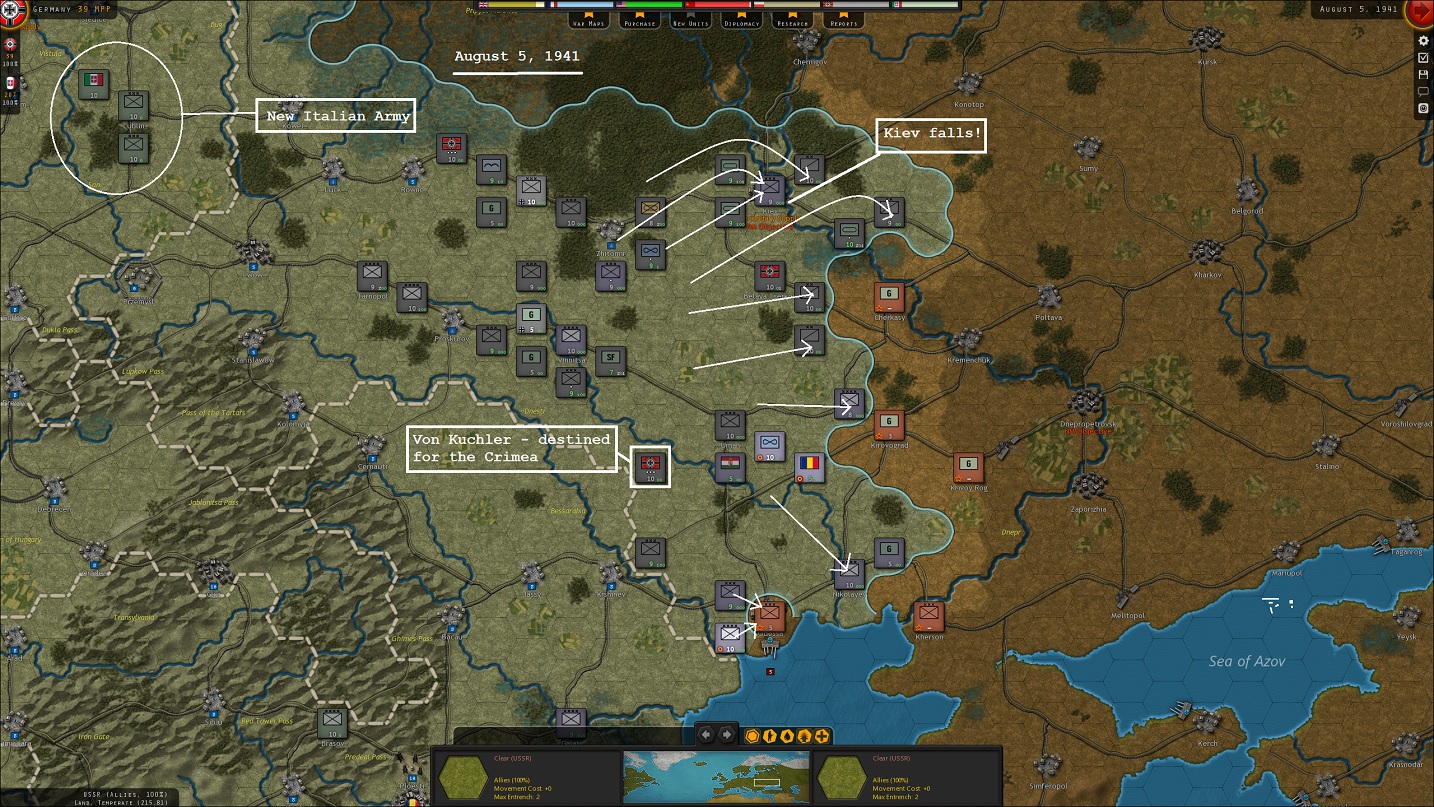The height and width of the screenshot is (807, 1434).
Task: Click the German flag in the morale bar strip
Action: 828,4
